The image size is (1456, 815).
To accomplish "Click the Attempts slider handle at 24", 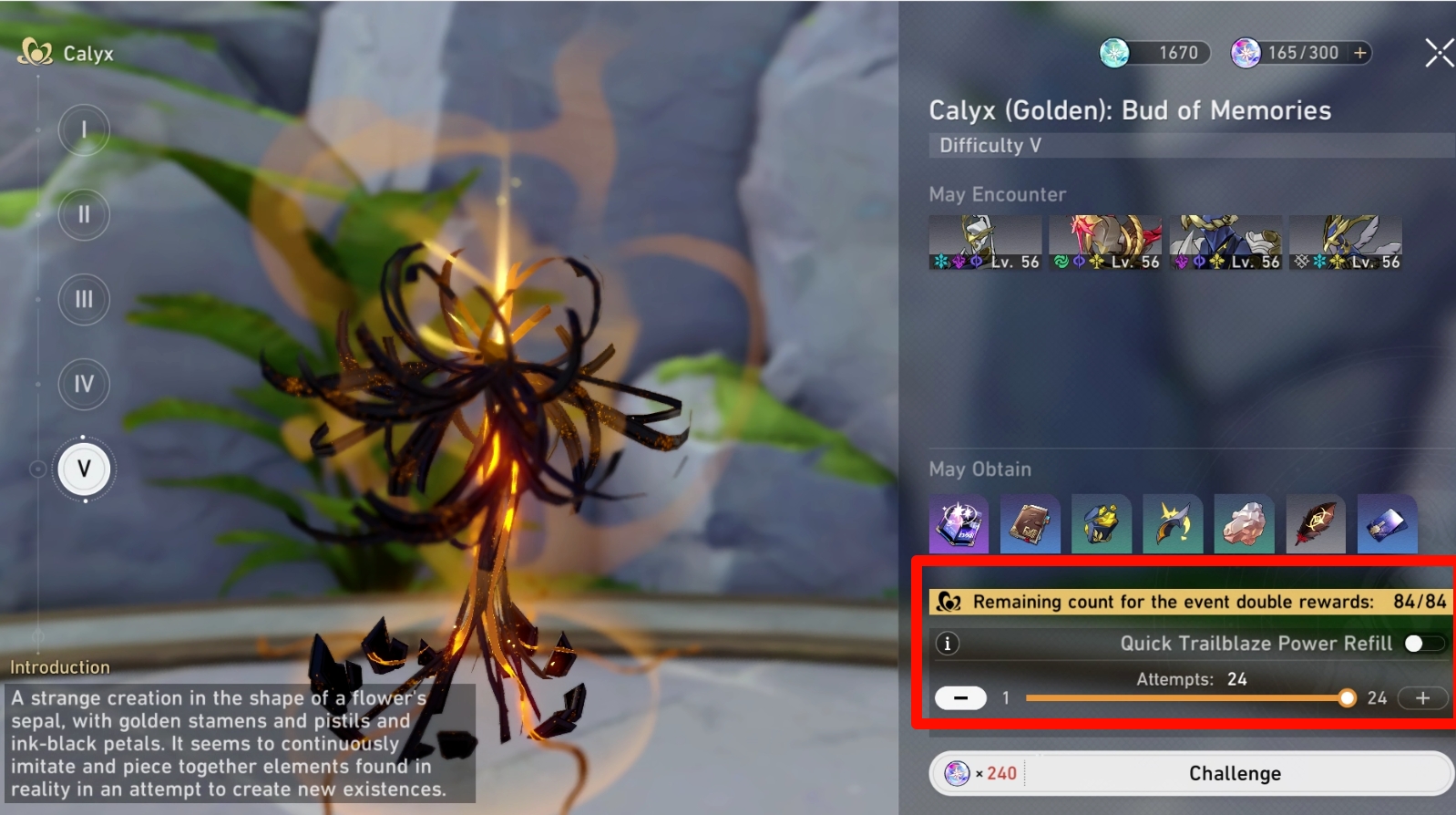I will [1348, 698].
